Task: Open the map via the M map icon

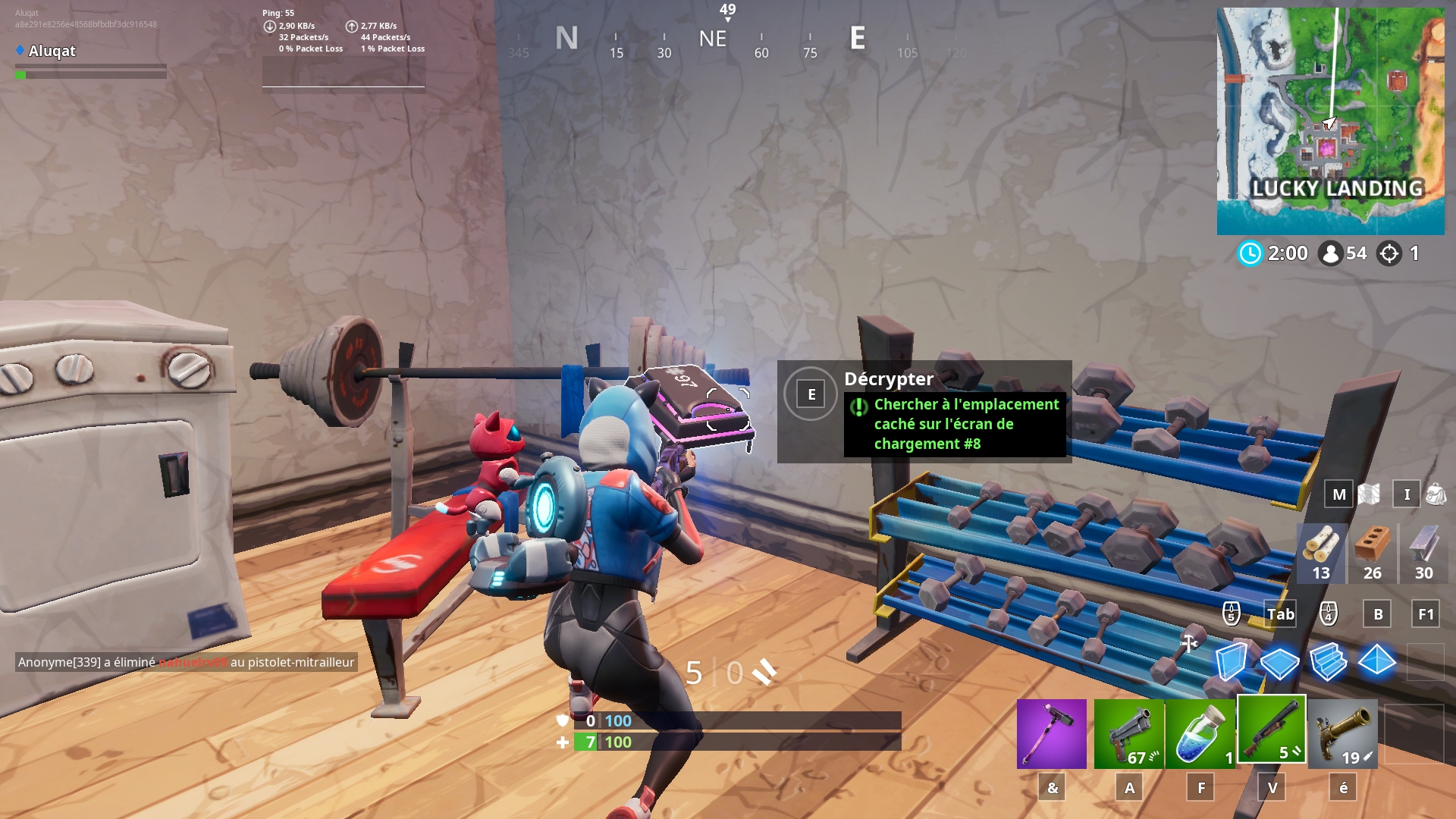Action: click(1338, 494)
